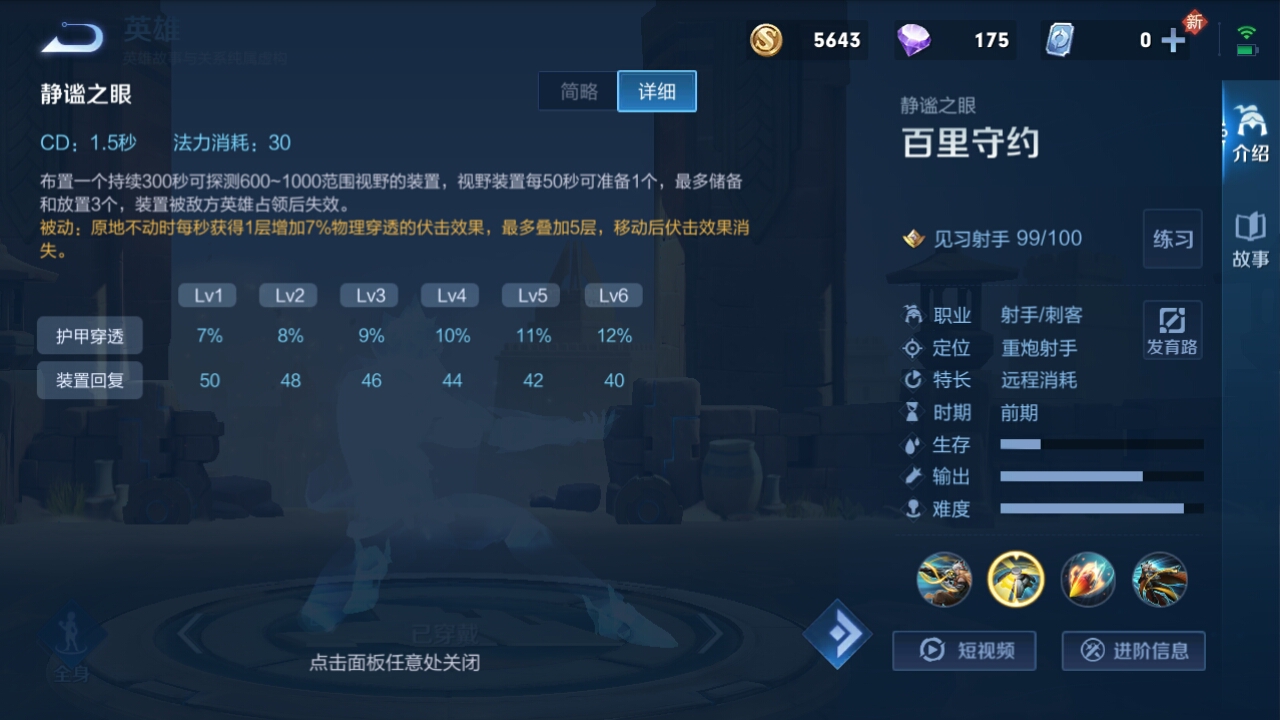Select the ultimate skill icon on far right
The width and height of the screenshot is (1280, 720).
coord(1159,580)
